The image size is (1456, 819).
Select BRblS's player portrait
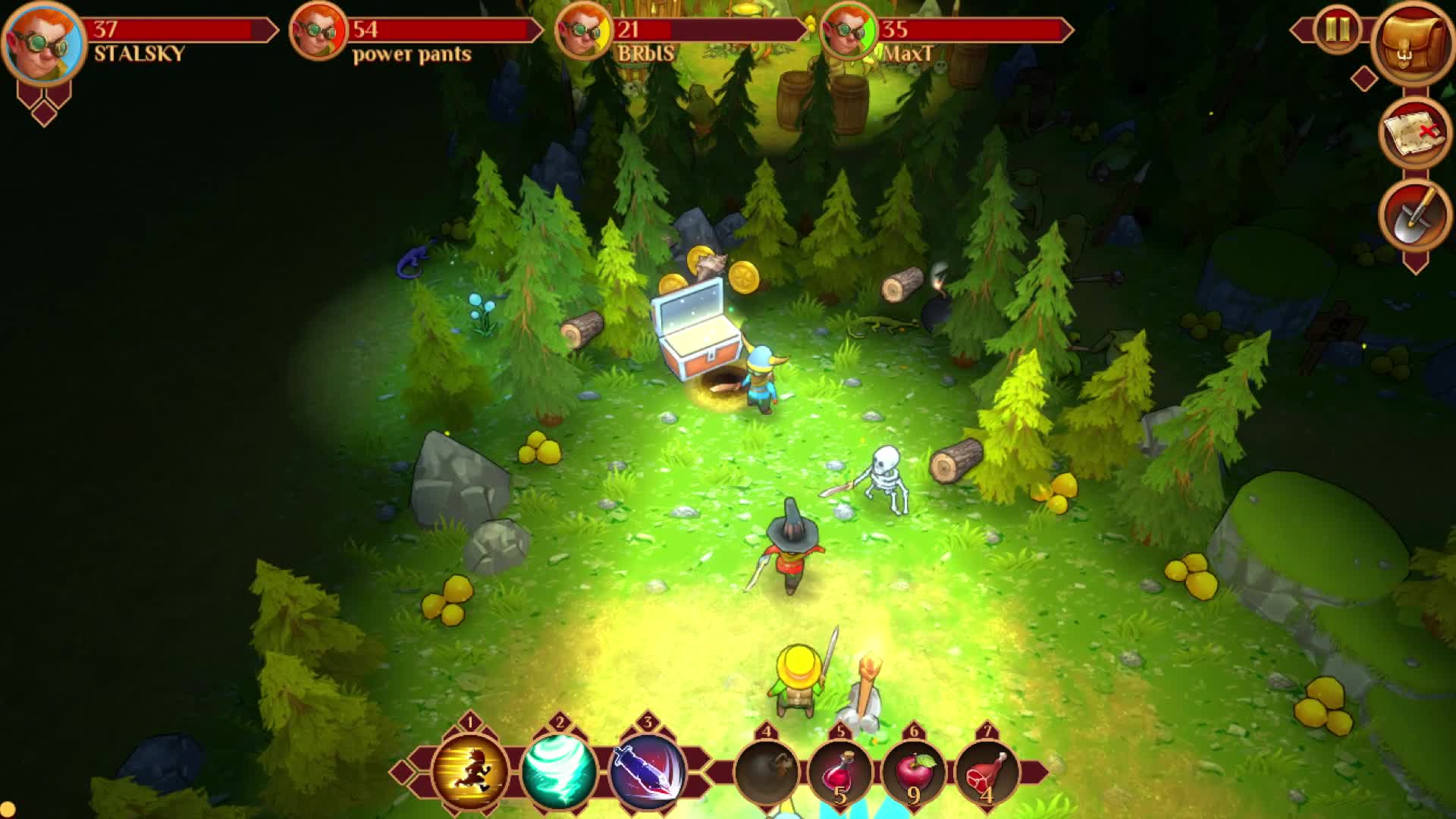click(583, 32)
